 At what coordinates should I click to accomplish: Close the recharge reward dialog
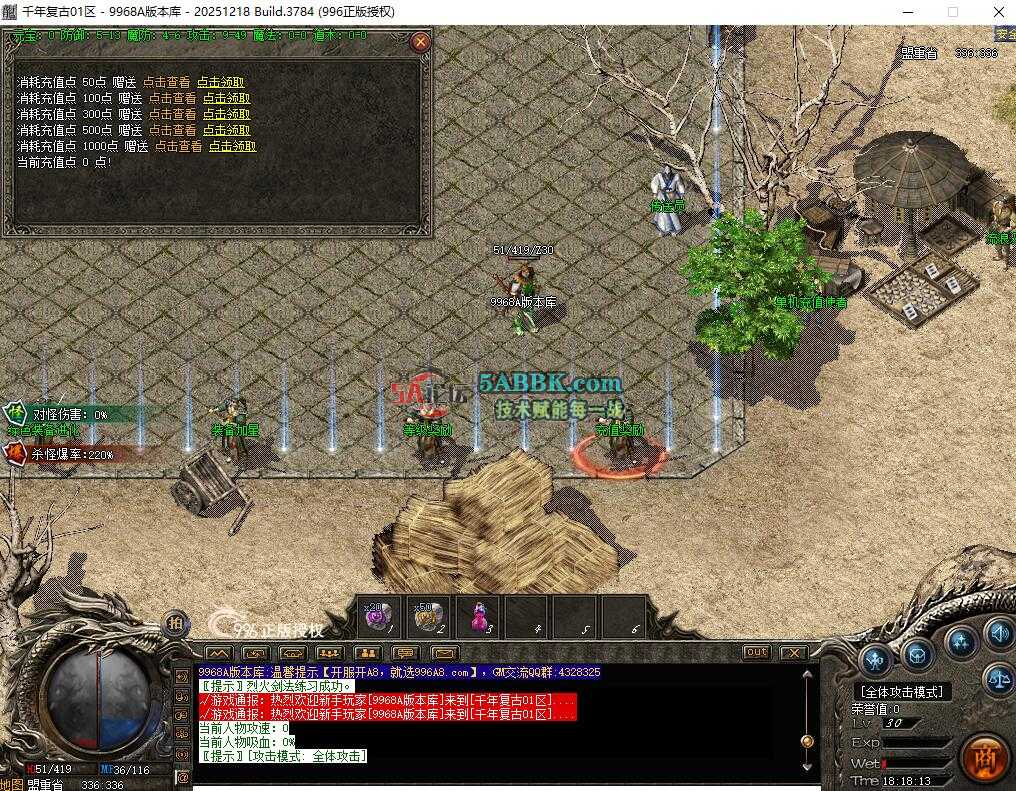point(420,42)
